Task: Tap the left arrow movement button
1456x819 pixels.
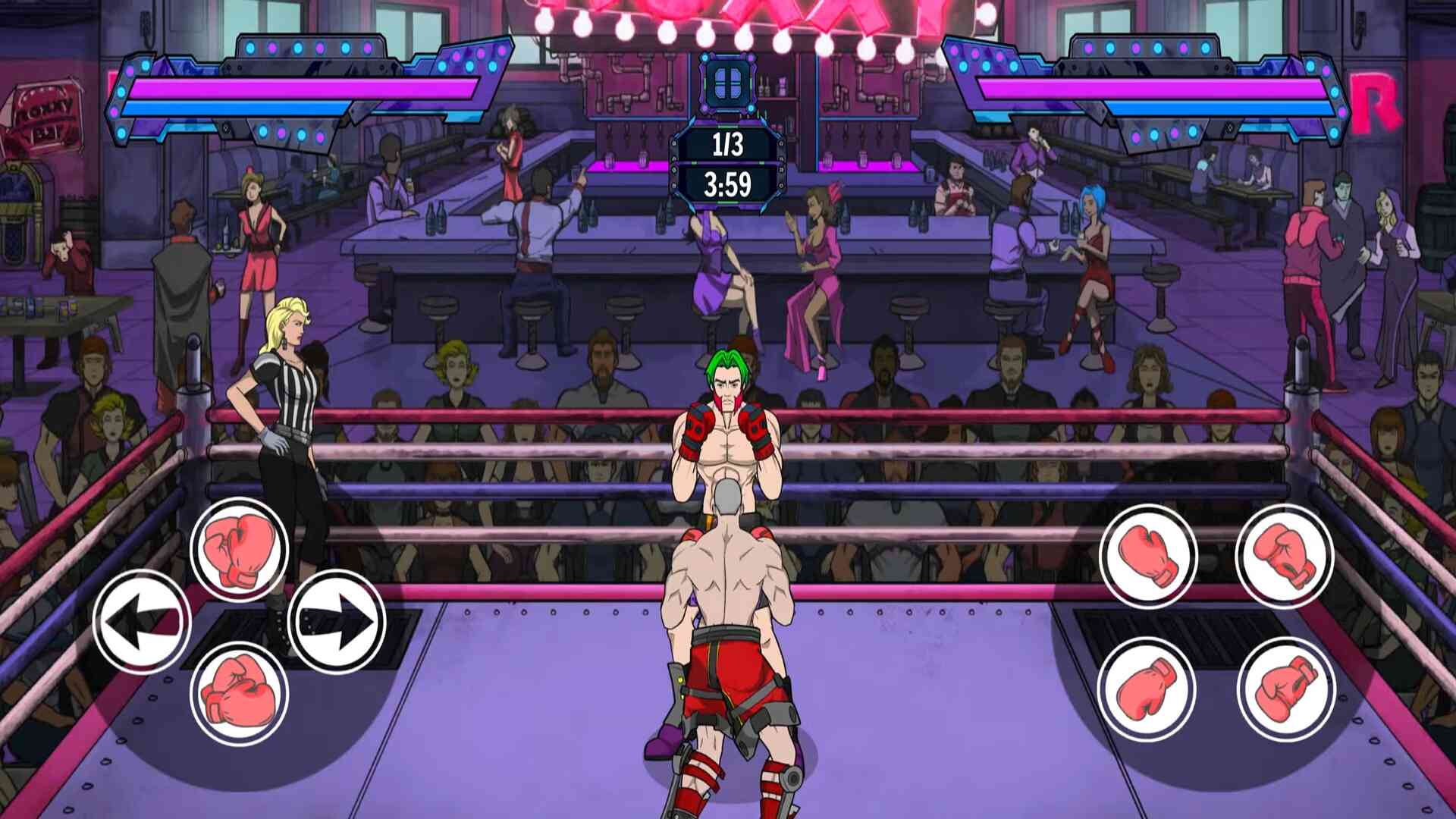Action: click(142, 621)
